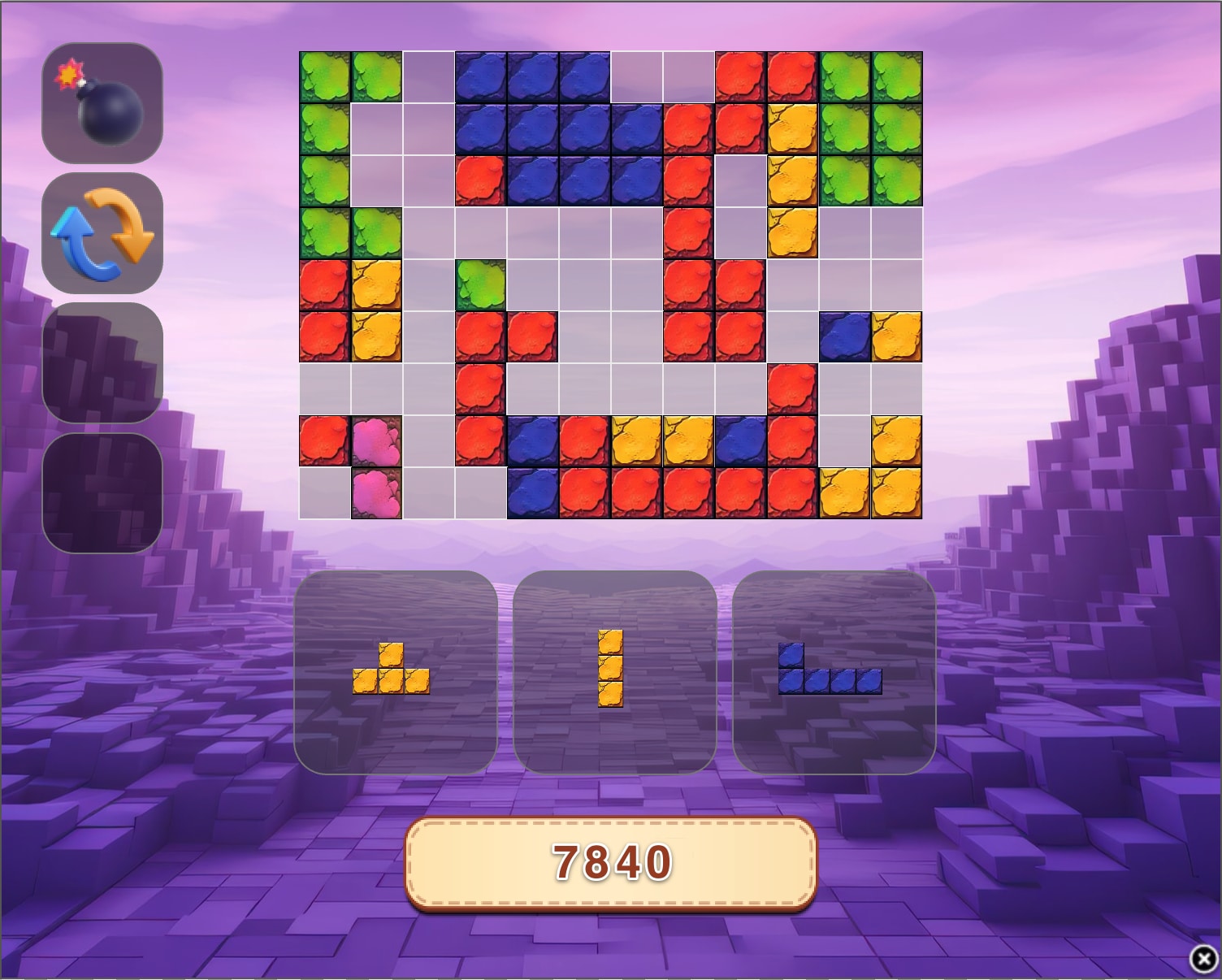Click the score banner showing 7840
This screenshot has height=980, width=1222.
611,860
